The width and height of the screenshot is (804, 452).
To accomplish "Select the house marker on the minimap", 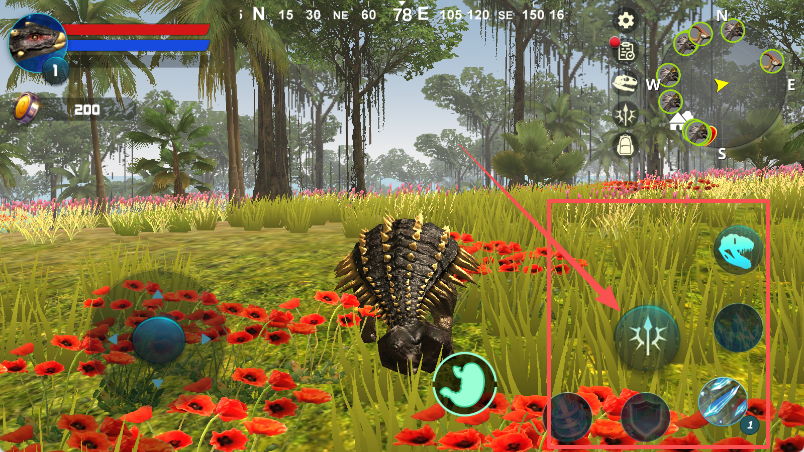I will click(677, 123).
